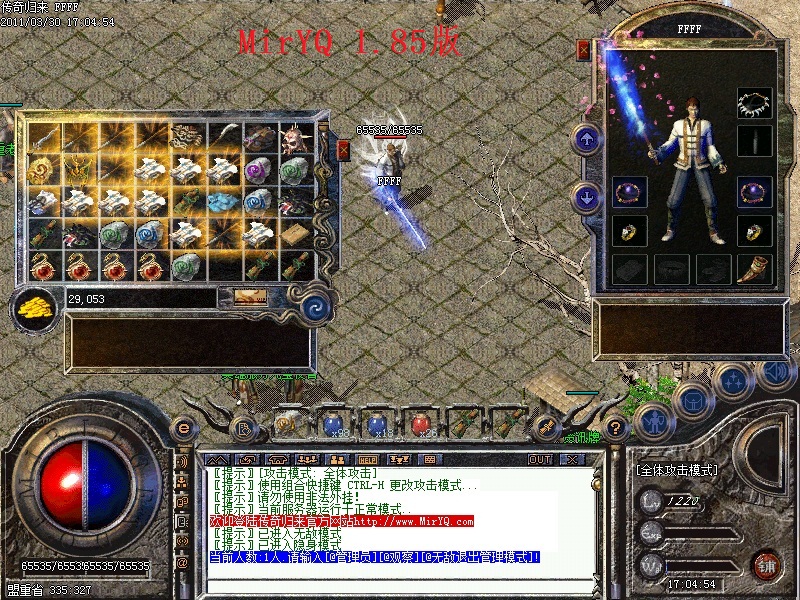
Task: Open the red shop seal button
Action: [766, 564]
